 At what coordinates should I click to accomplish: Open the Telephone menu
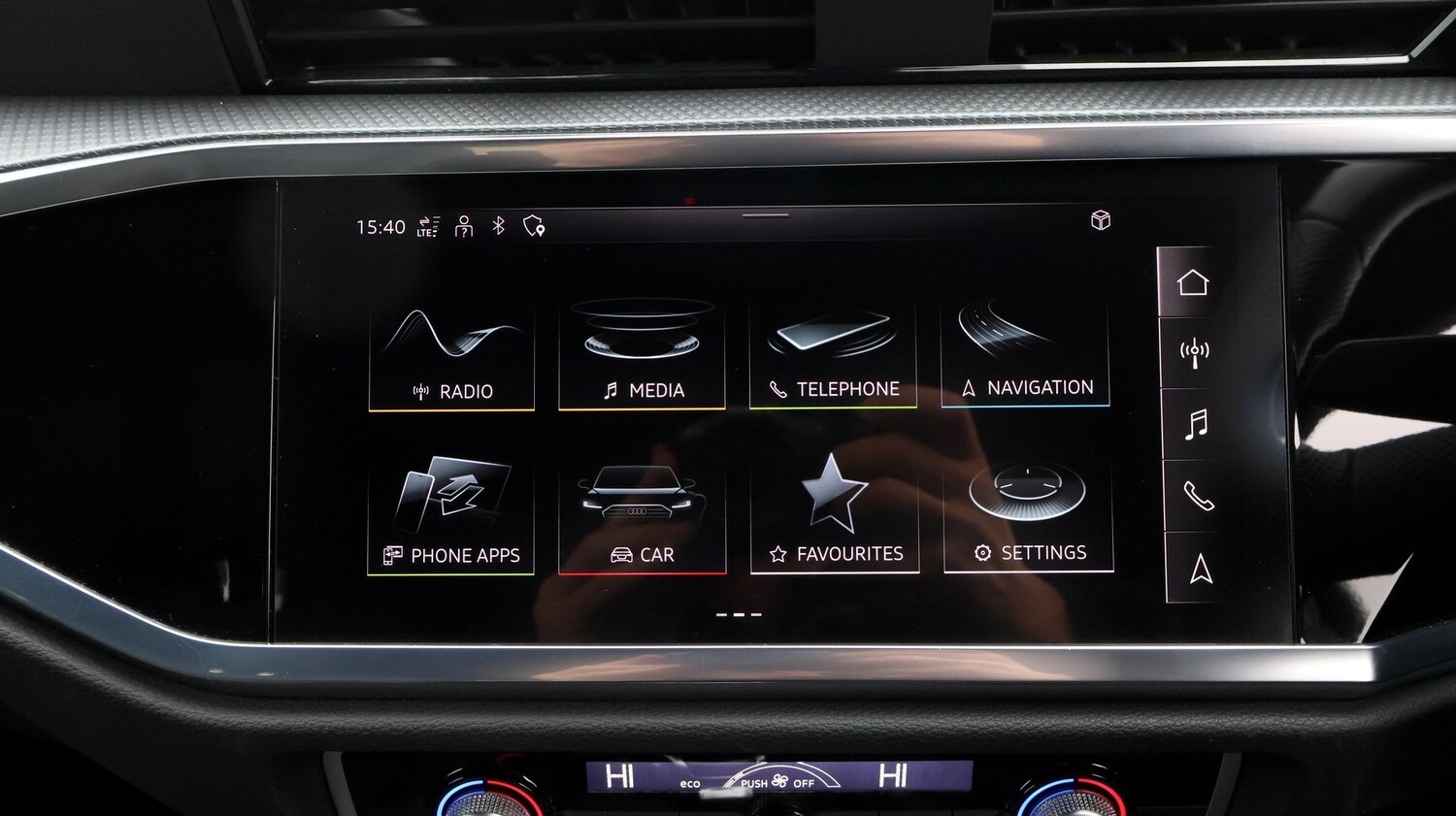(833, 355)
